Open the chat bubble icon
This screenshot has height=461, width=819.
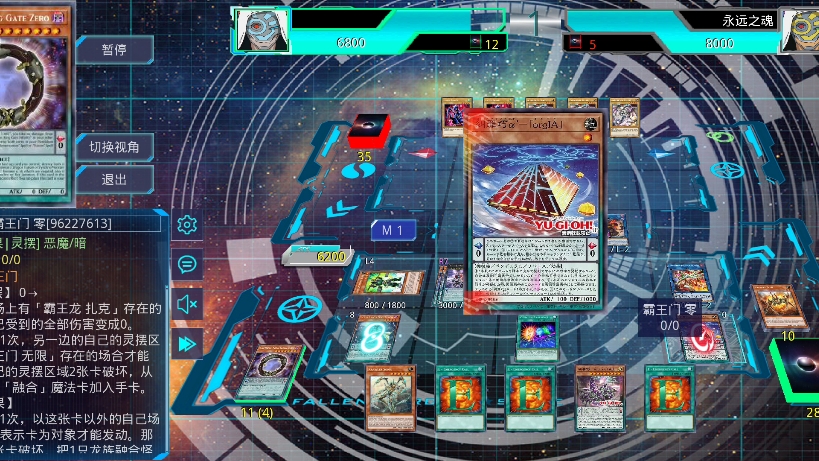pos(186,264)
